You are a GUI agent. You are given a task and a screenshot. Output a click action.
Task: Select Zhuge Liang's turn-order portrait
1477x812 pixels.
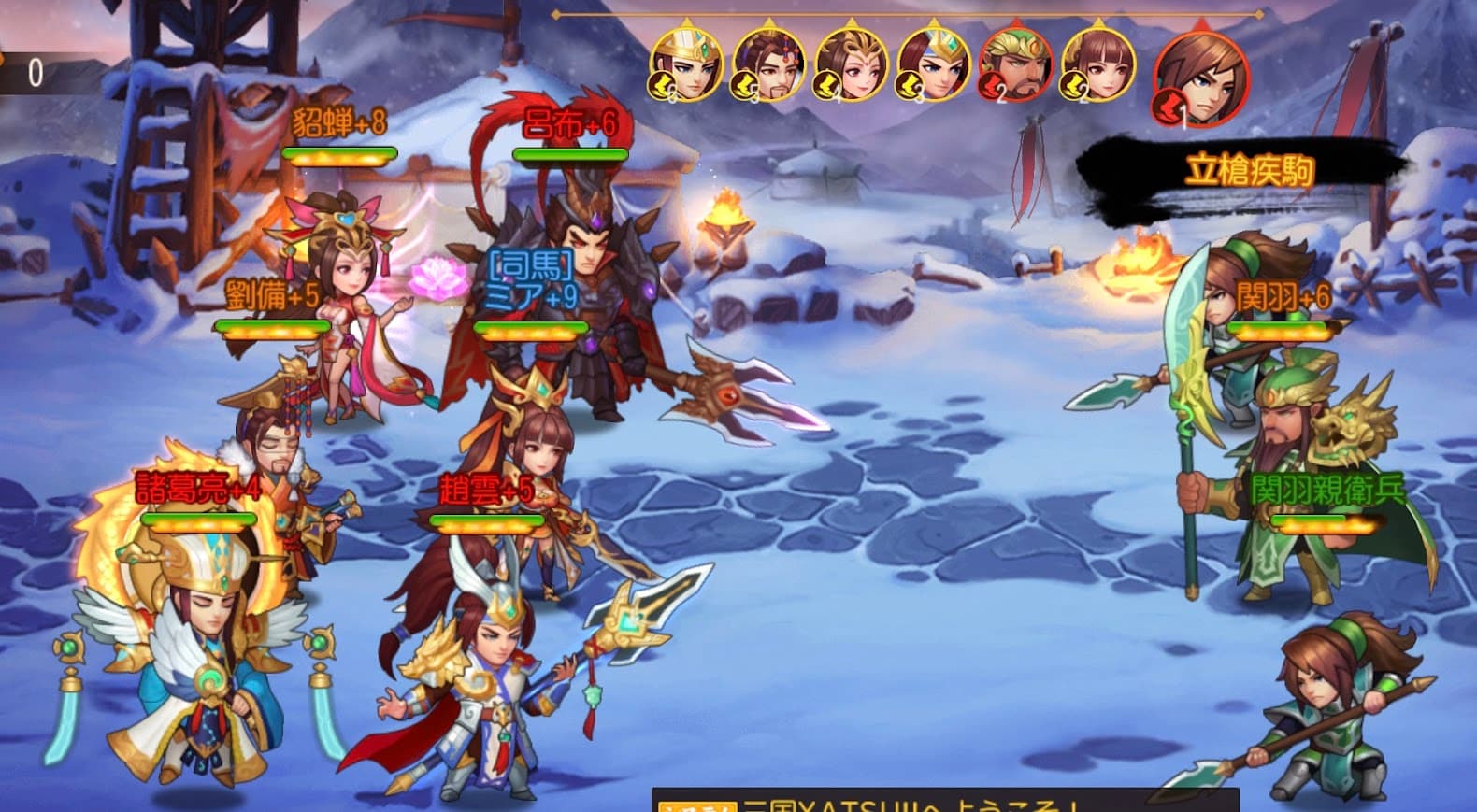(x=687, y=64)
